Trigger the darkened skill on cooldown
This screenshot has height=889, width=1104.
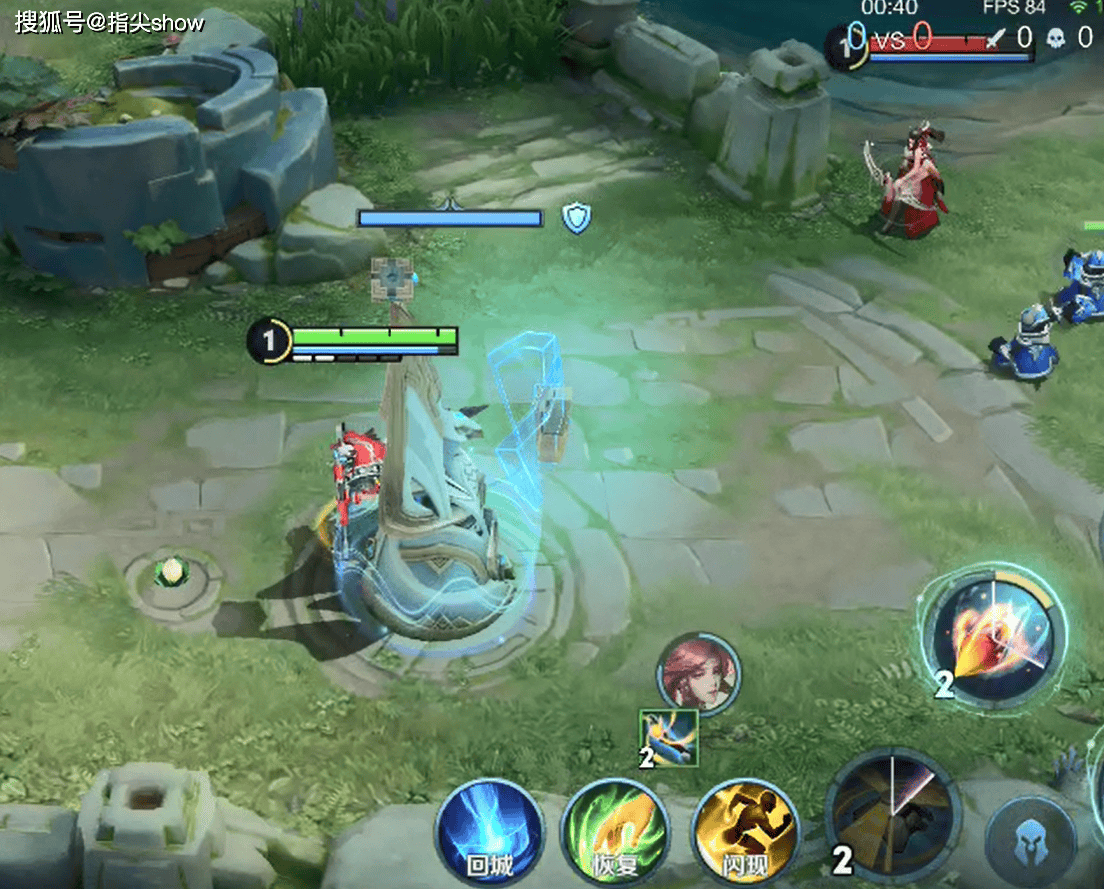(893, 814)
